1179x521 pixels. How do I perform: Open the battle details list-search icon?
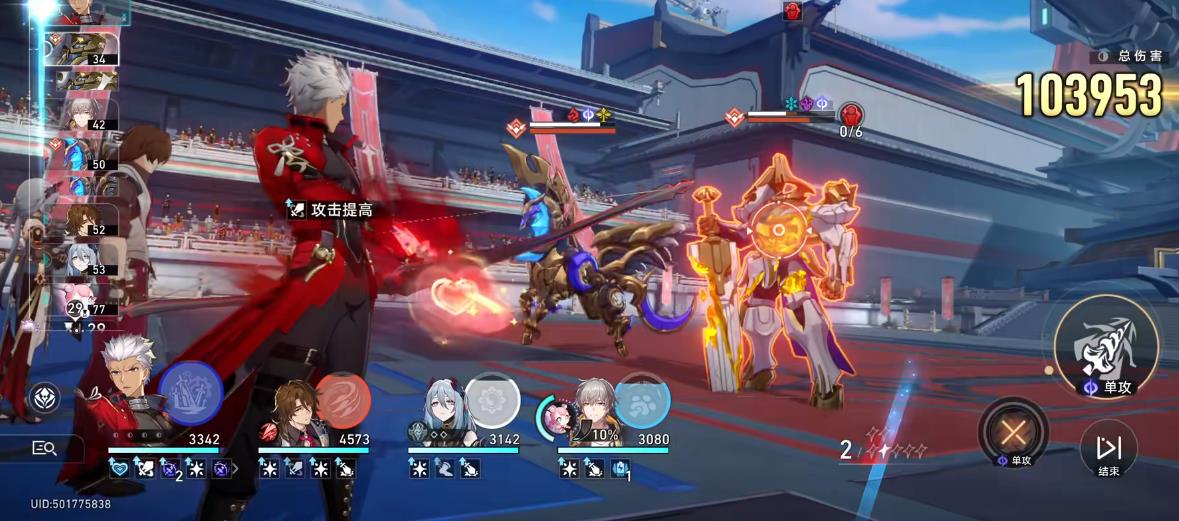tap(44, 448)
